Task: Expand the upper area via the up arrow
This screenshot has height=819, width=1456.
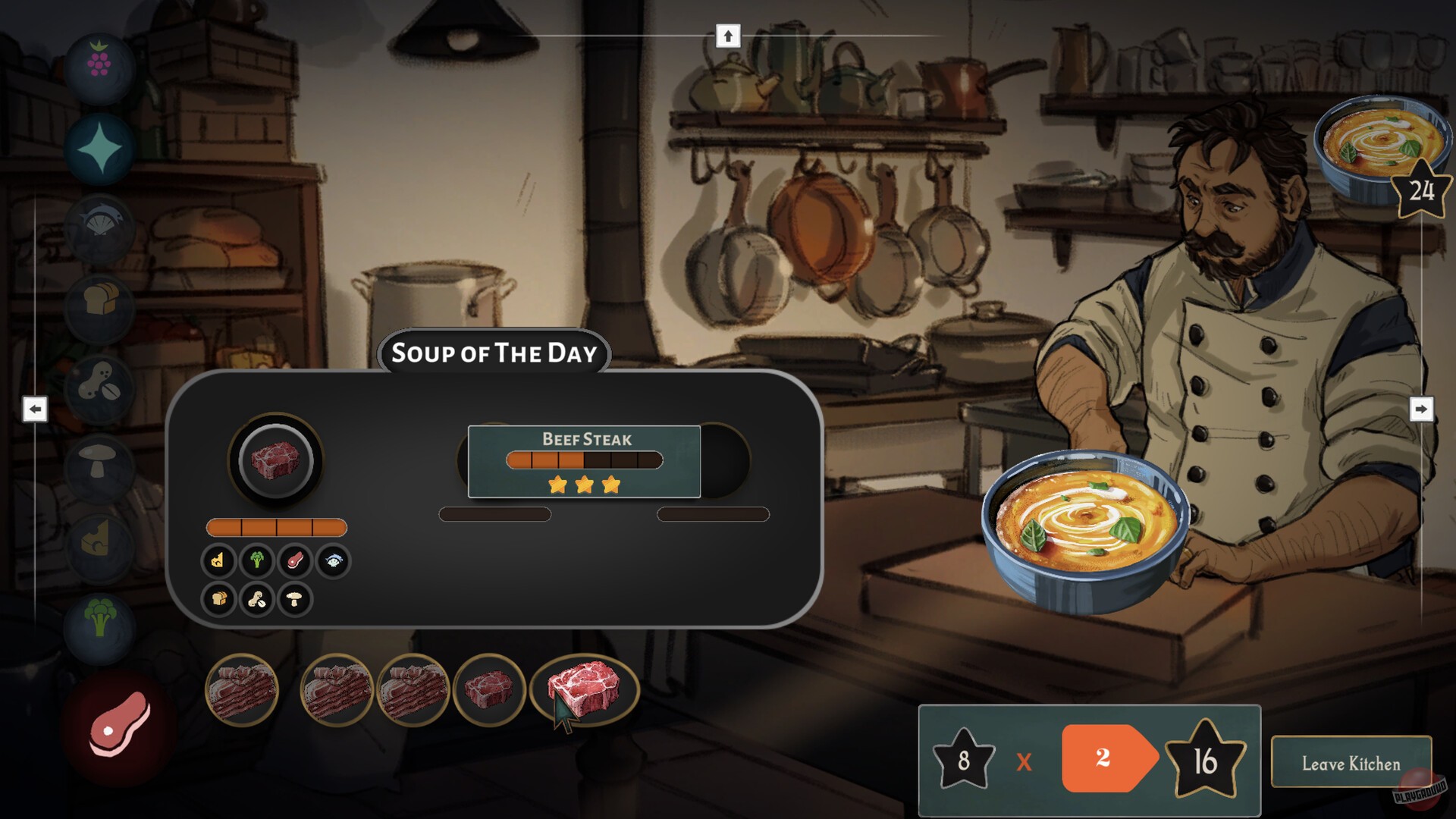Action: (730, 34)
